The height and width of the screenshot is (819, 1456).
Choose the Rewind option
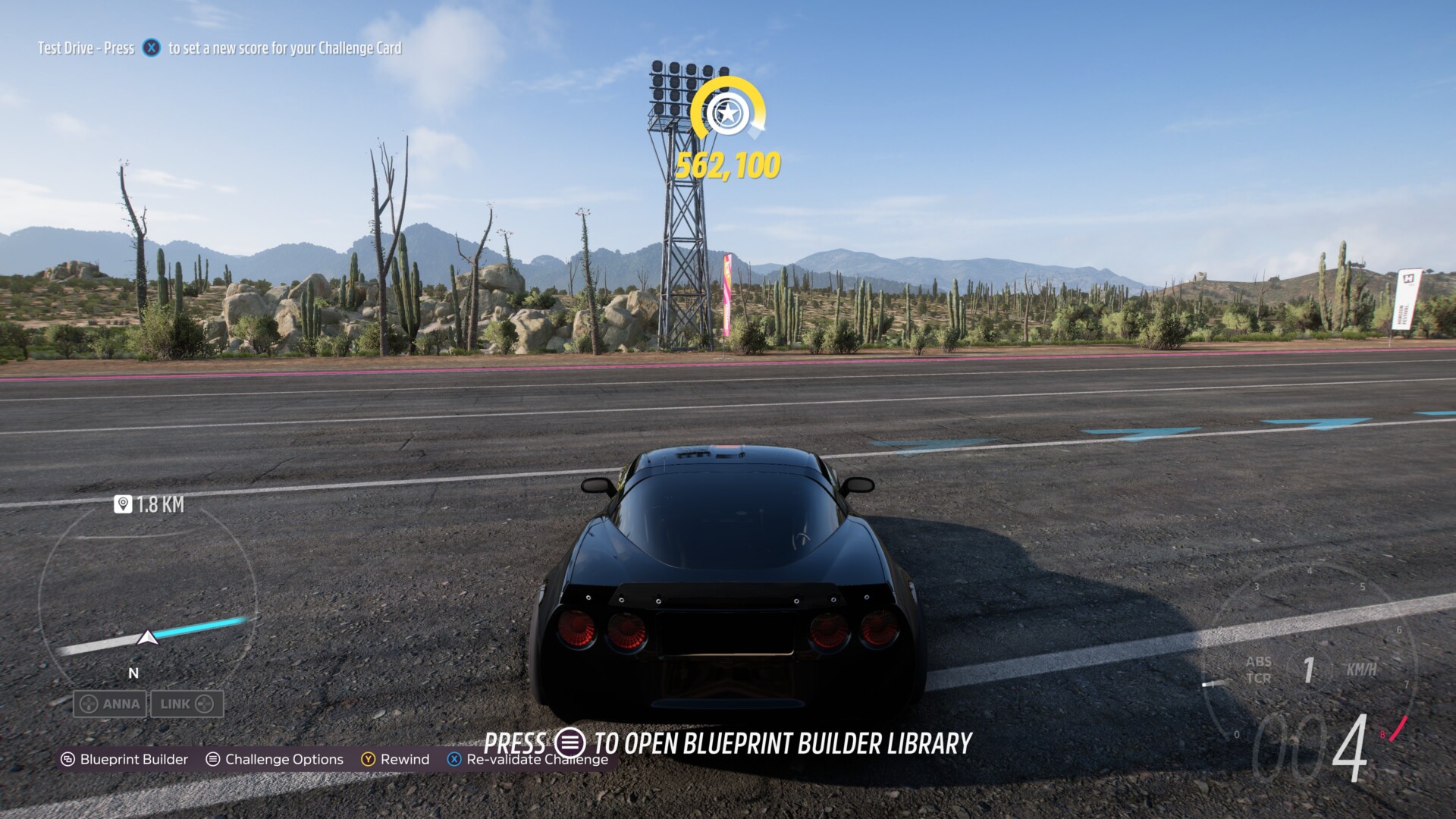click(395, 759)
